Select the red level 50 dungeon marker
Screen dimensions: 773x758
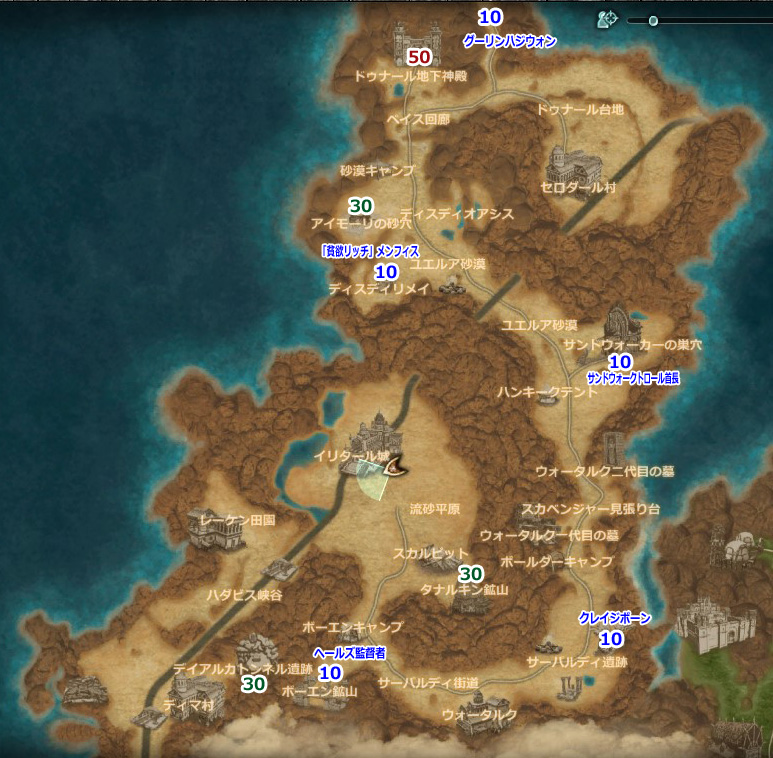(x=420, y=57)
